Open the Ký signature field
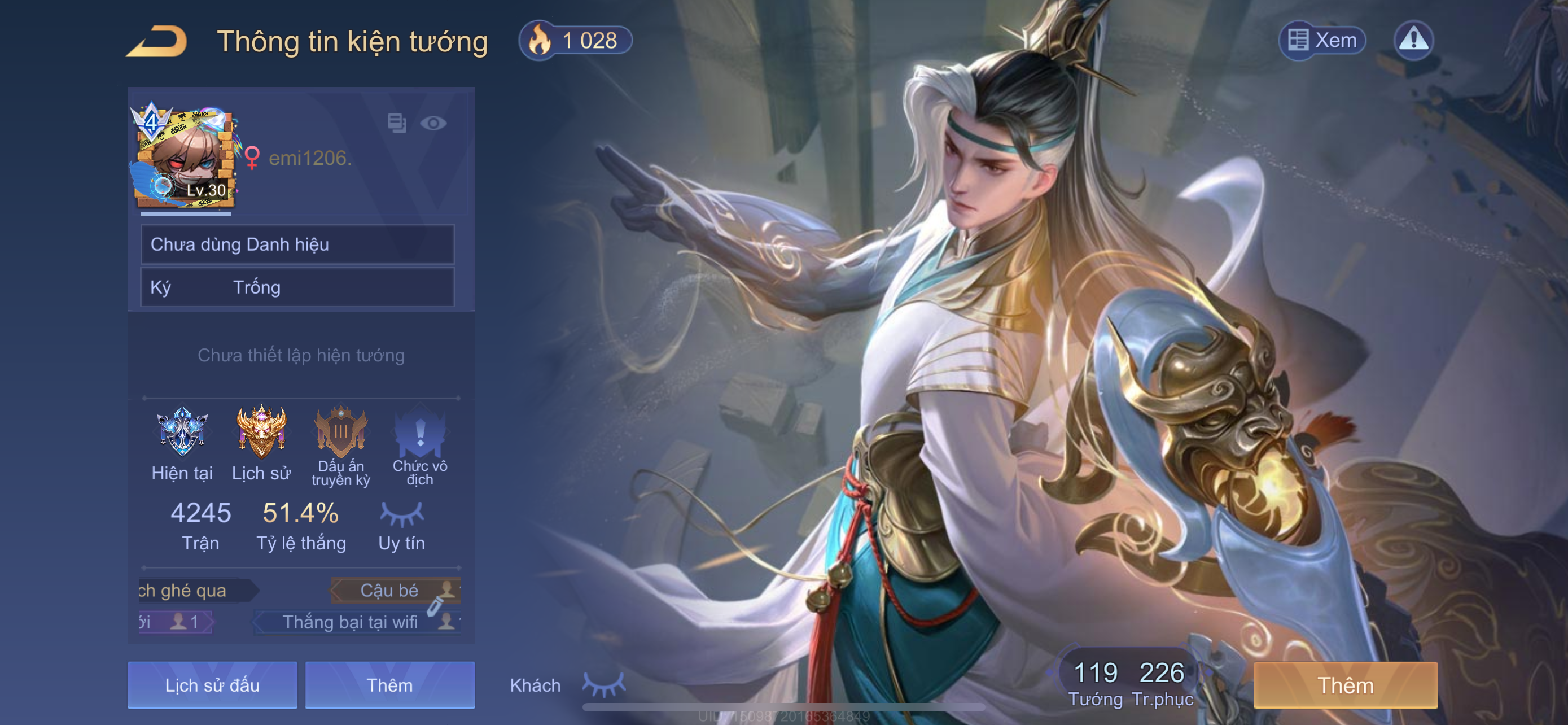This screenshot has height=725, width=1568. coord(297,287)
